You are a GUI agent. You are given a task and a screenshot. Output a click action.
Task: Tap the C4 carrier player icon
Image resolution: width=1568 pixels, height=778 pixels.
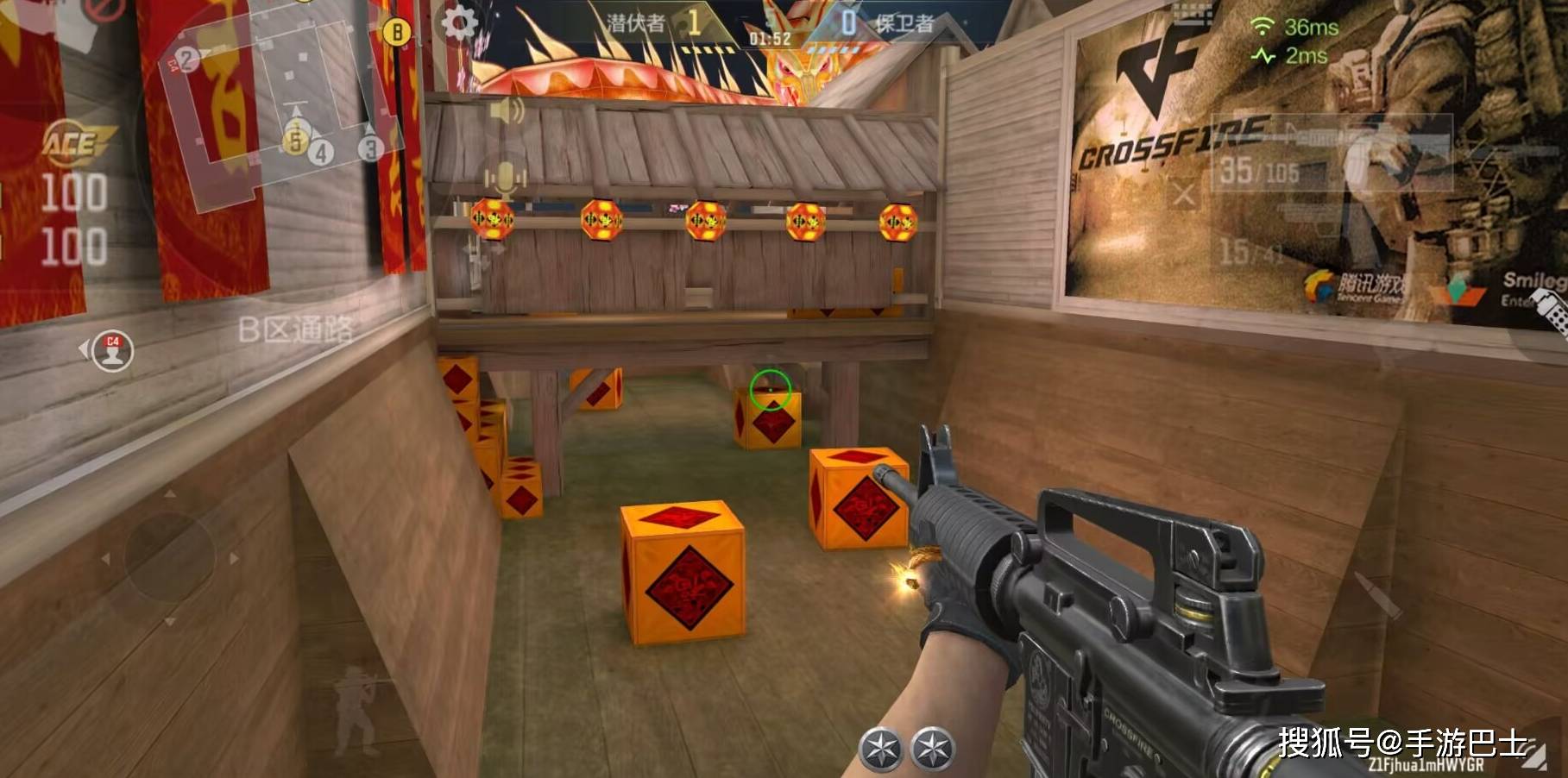[112, 351]
